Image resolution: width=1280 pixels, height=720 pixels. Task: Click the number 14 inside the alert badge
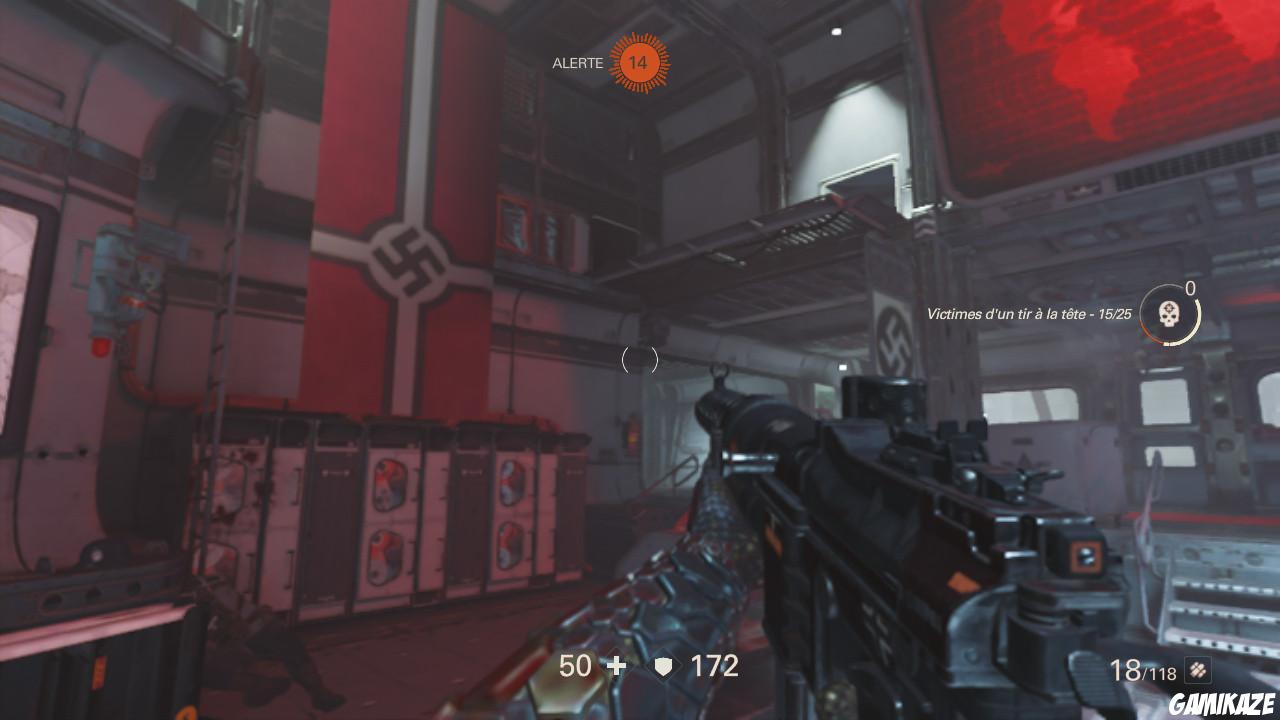coord(640,63)
